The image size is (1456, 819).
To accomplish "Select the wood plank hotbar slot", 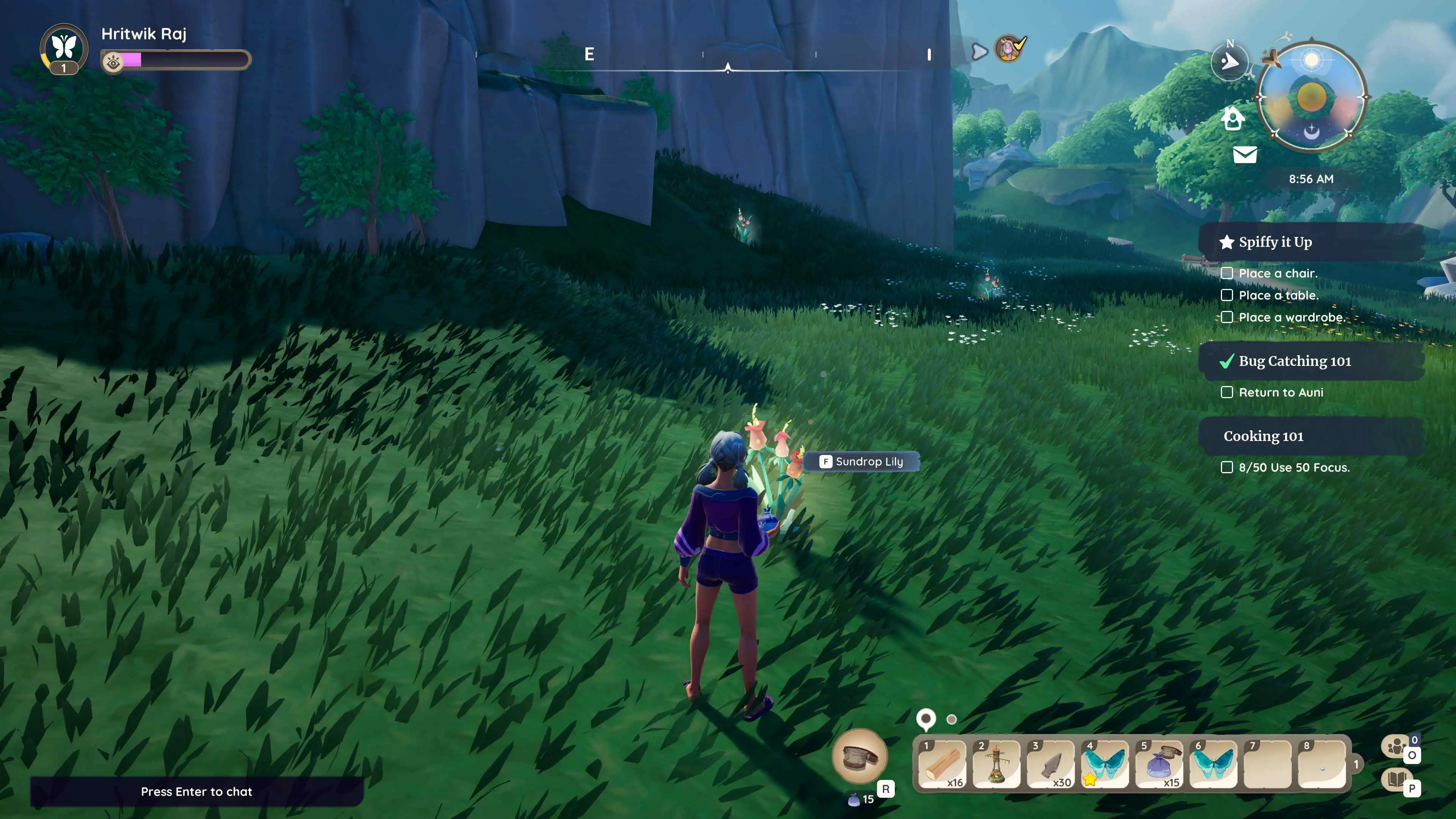I will (x=941, y=764).
